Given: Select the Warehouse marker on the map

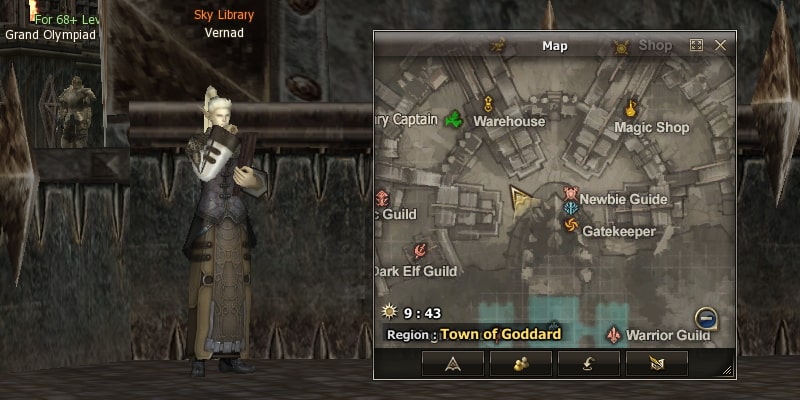Looking at the screenshot, I should click(x=488, y=104).
